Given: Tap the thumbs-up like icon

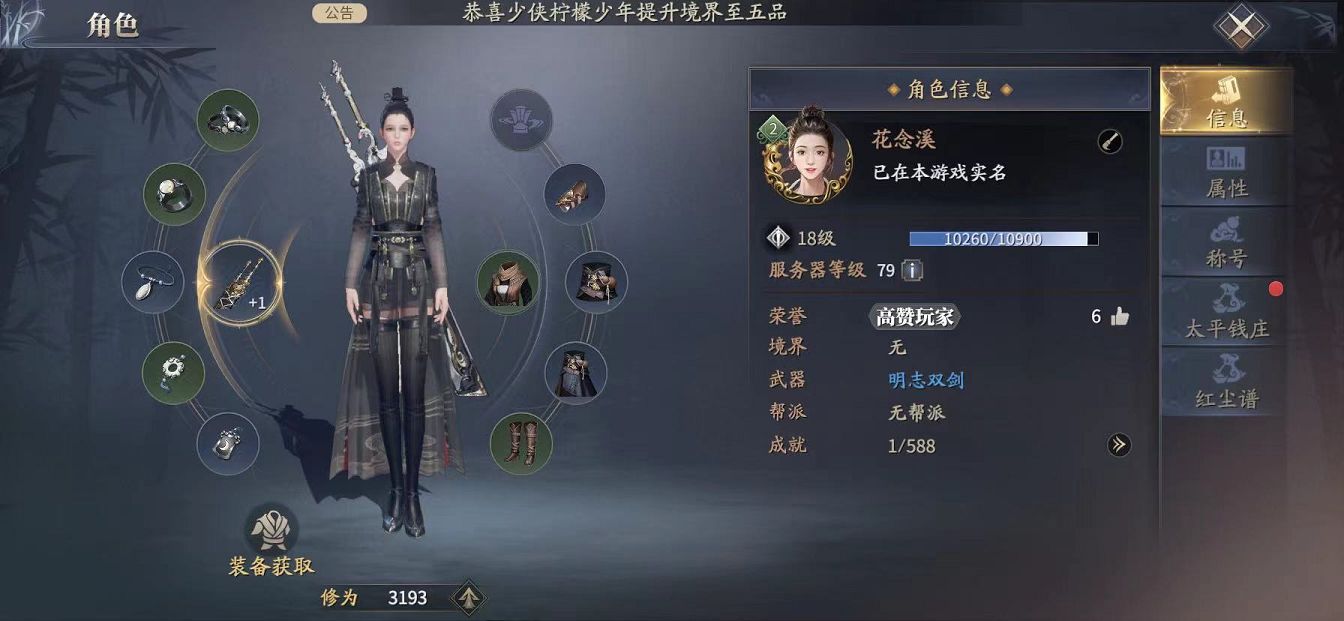Looking at the screenshot, I should (x=1119, y=317).
